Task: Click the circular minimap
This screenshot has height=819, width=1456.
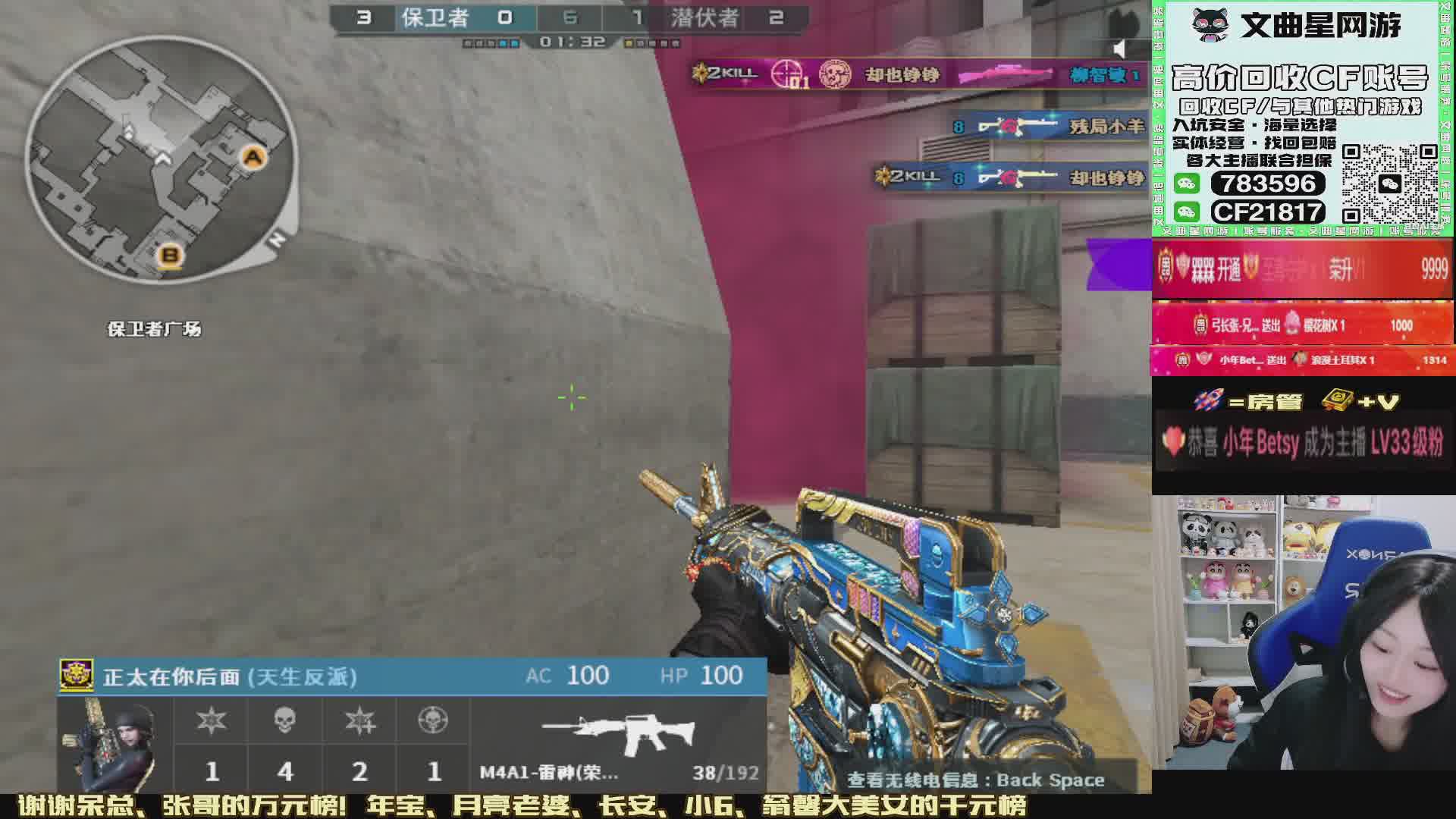Action: pyautogui.click(x=160, y=160)
